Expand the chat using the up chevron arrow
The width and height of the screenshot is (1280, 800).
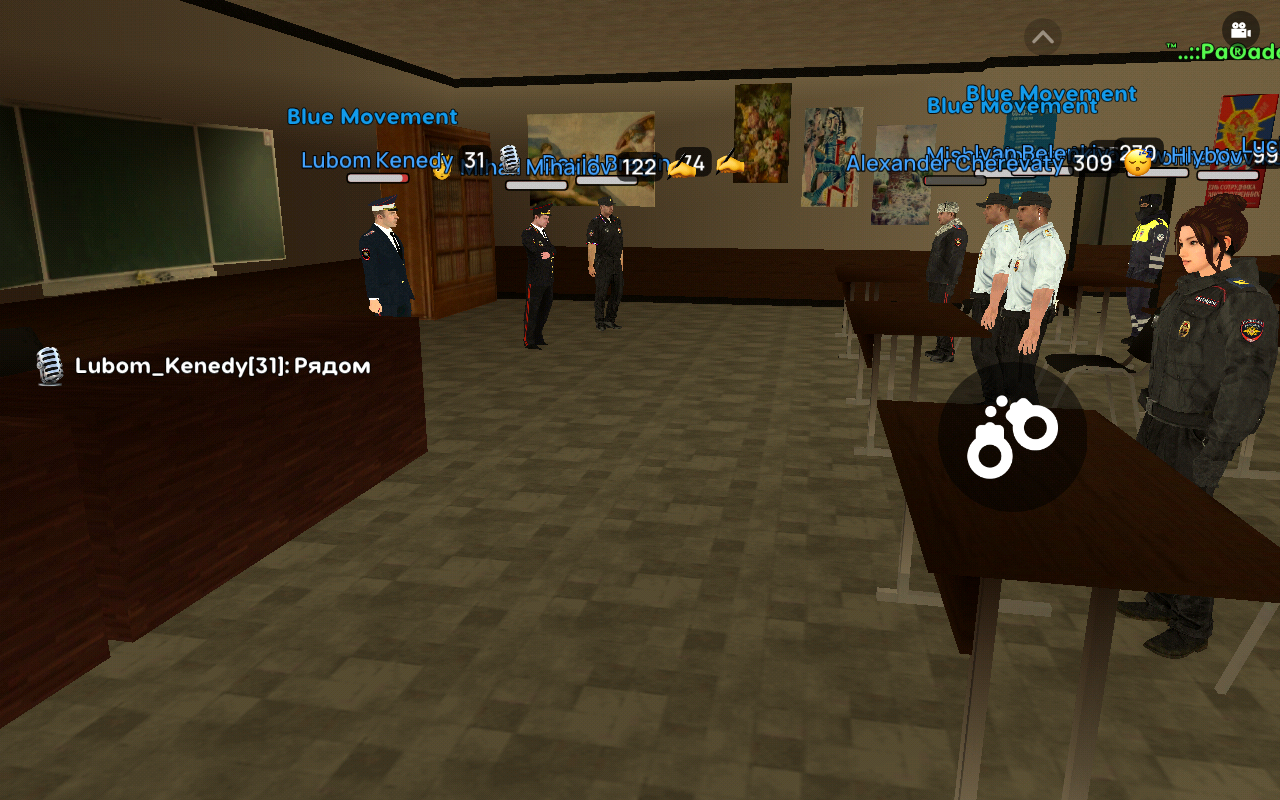point(1043,36)
